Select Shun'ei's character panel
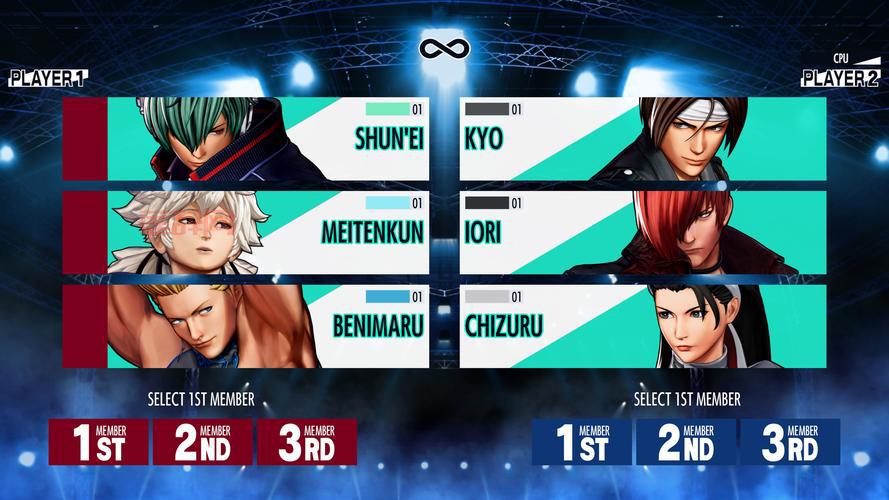This screenshot has width=889, height=500. pos(246,138)
